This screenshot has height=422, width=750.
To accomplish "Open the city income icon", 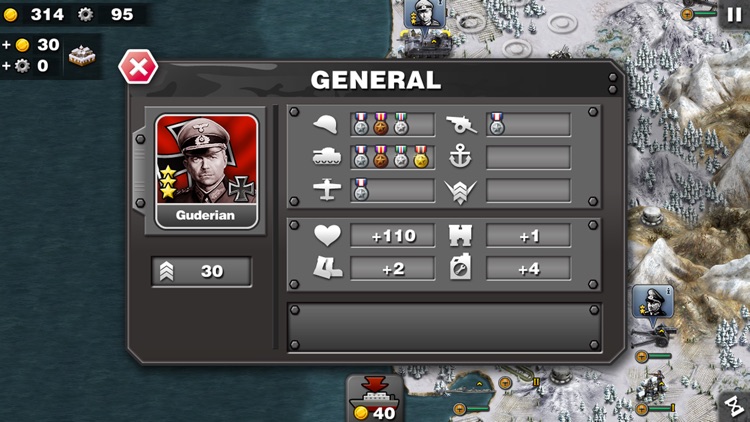I will 84,55.
